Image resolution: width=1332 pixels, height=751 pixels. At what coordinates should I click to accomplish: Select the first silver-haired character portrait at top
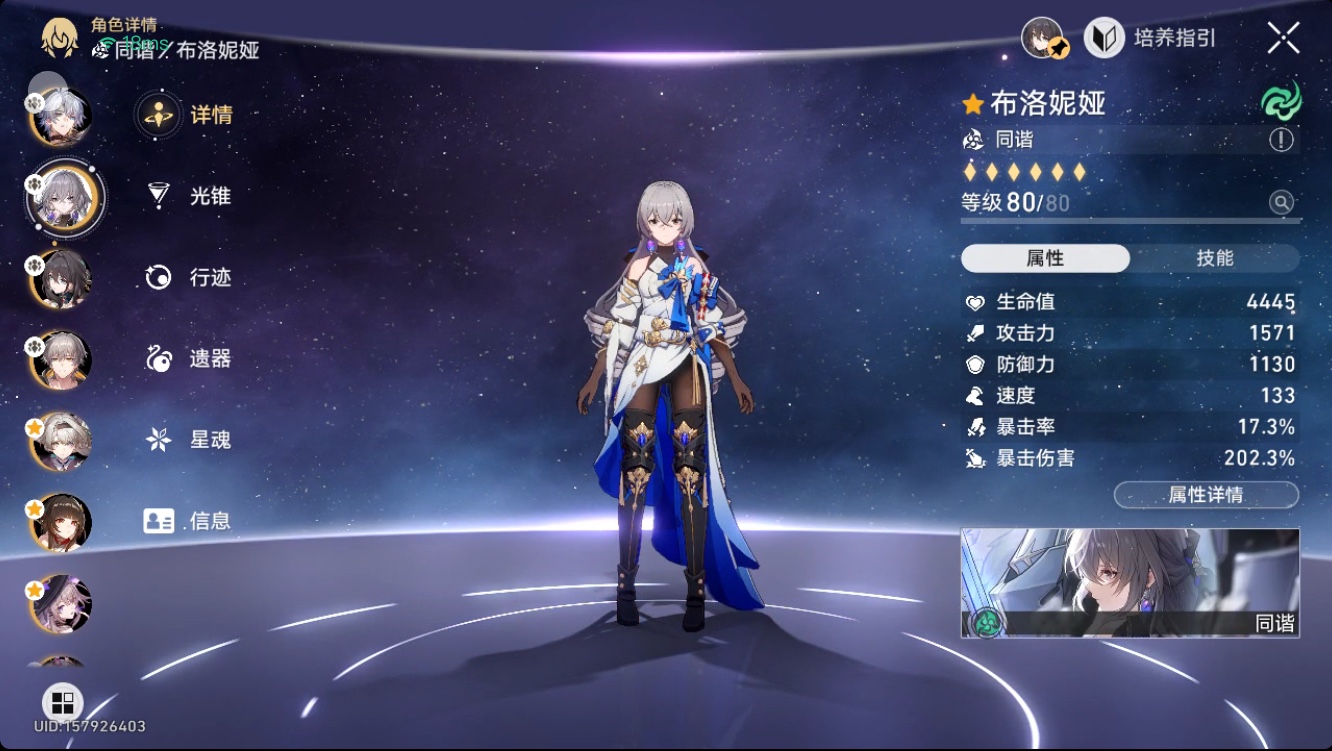[x=62, y=116]
